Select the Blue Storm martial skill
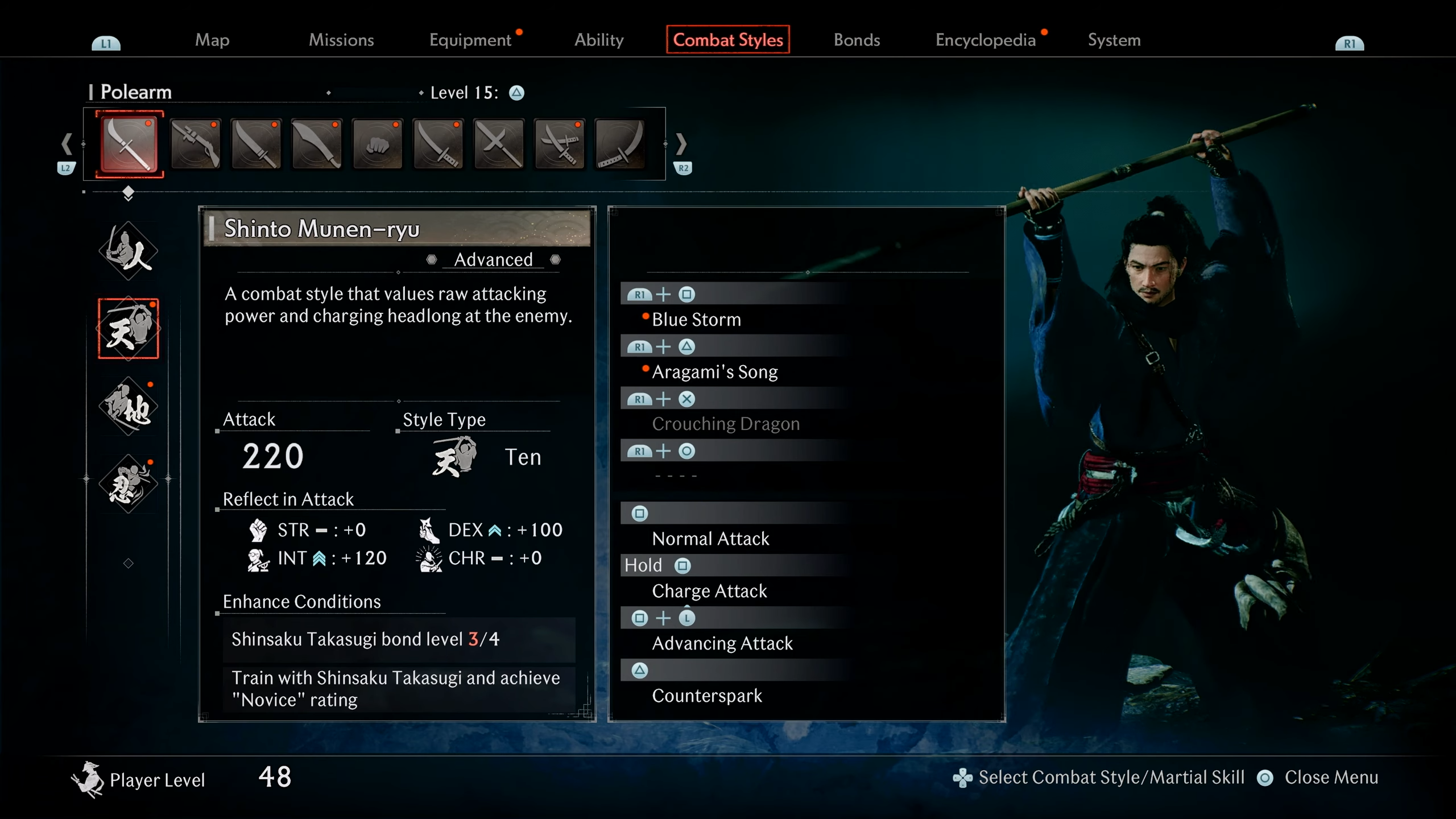Screen dimensions: 1456x819 tap(696, 320)
